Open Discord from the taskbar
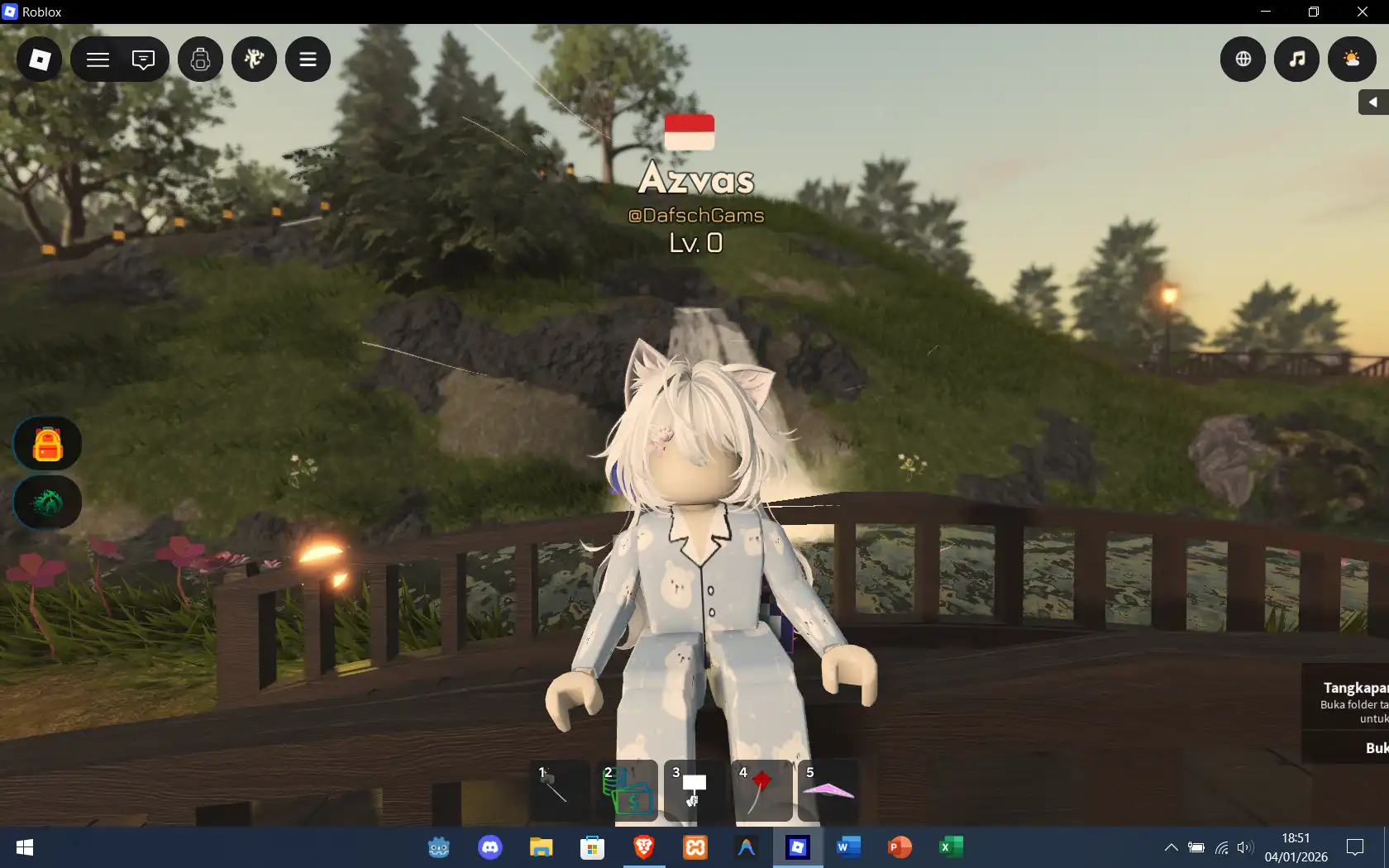 (x=489, y=847)
